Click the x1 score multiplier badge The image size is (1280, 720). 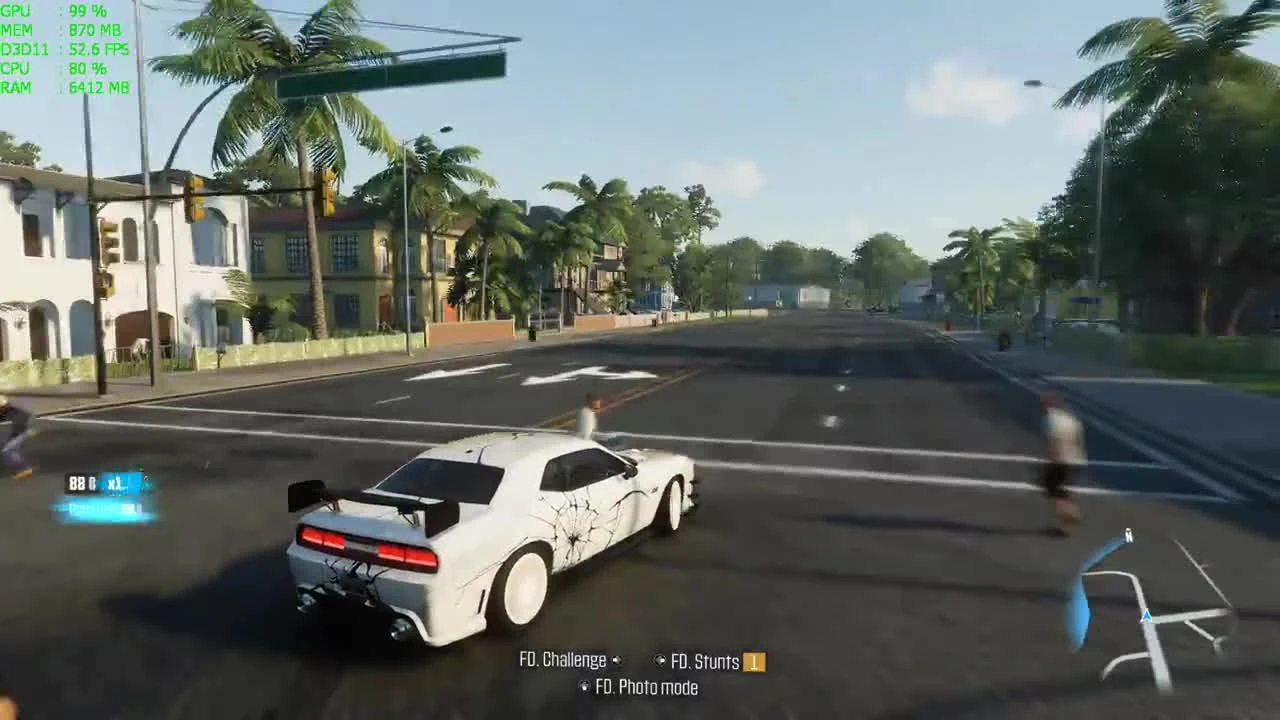point(117,483)
